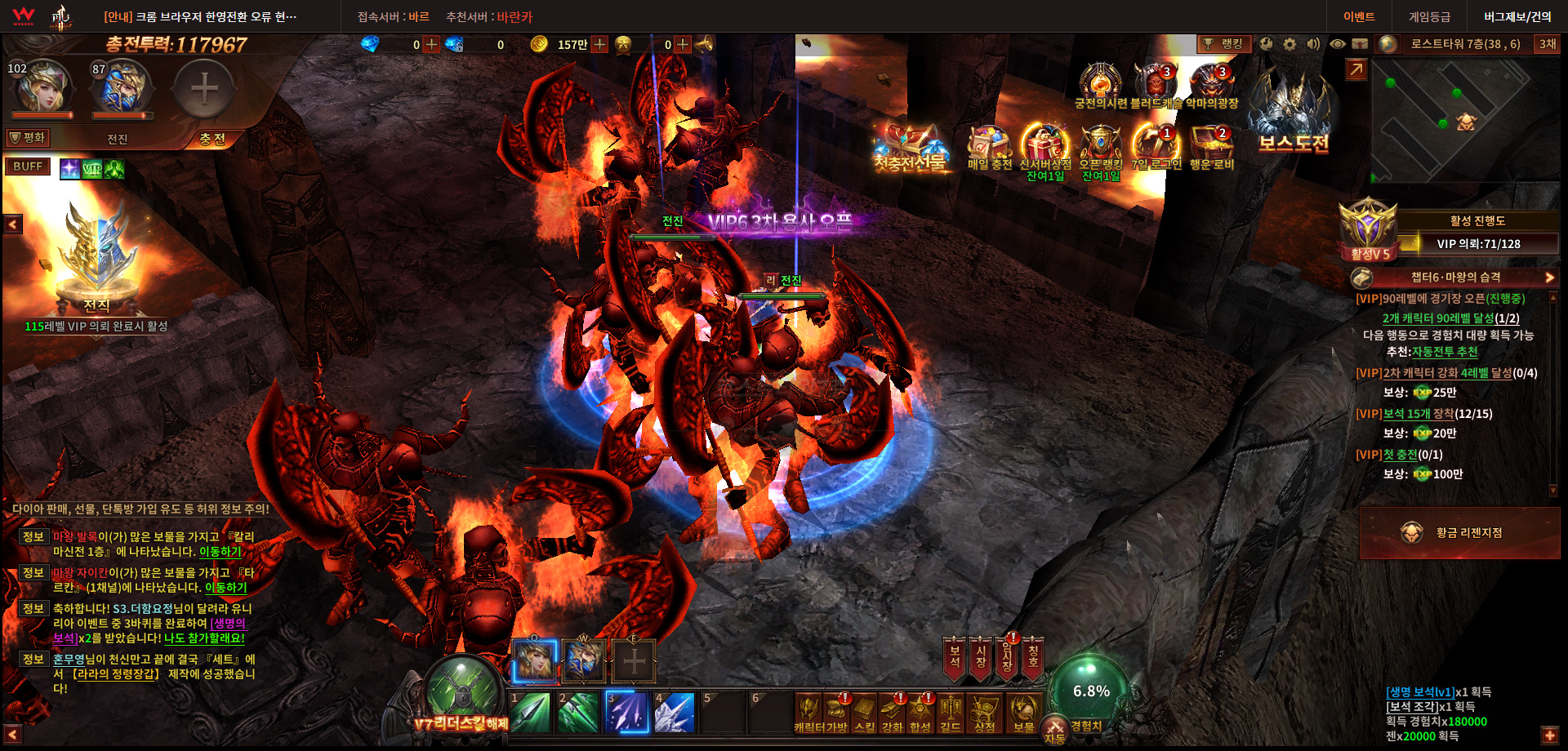Open the 가방 bag inventory

click(837, 713)
